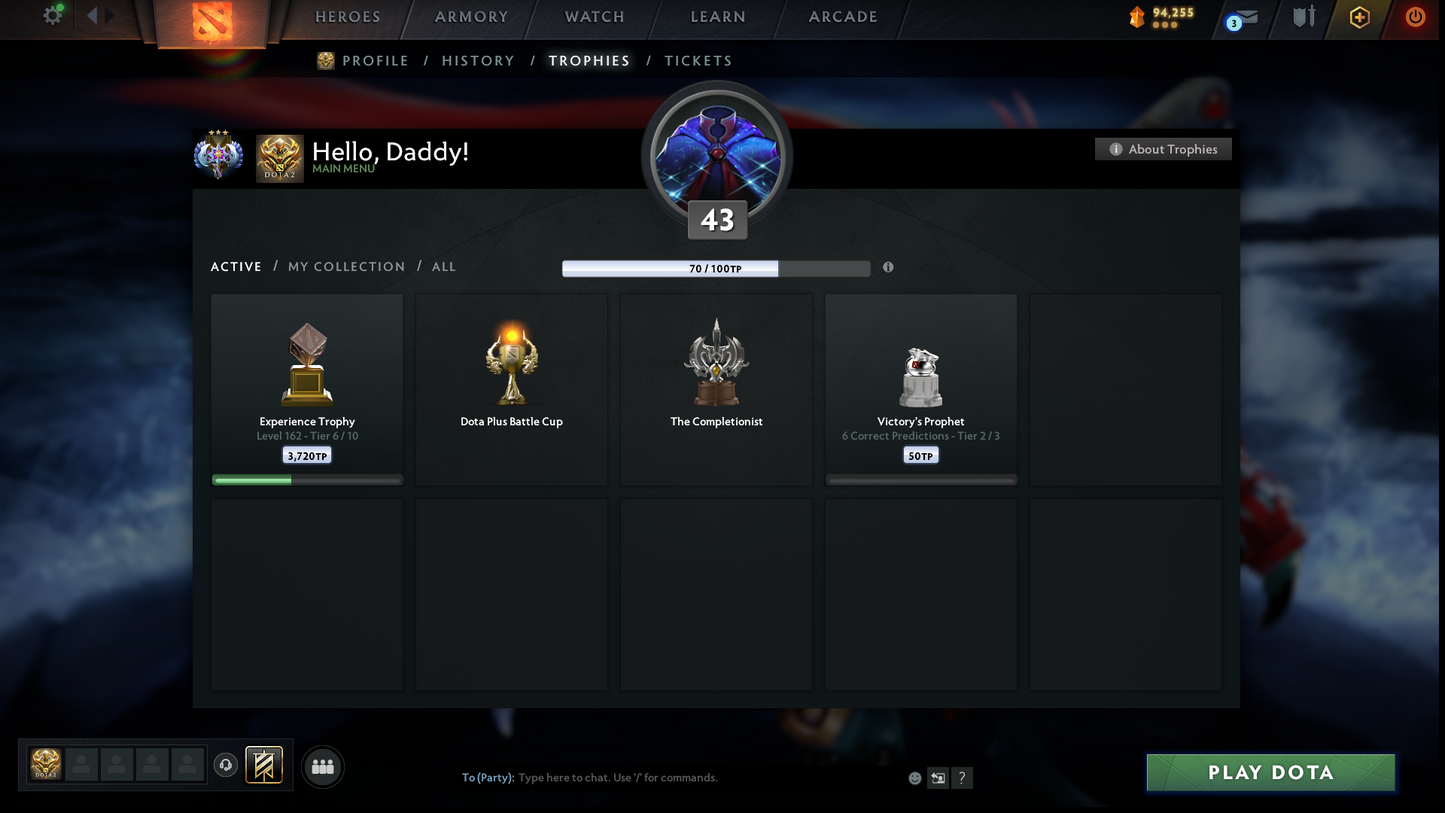Click the smiley emoticon icon in chat bar
The image size is (1445, 813).
[x=913, y=777]
